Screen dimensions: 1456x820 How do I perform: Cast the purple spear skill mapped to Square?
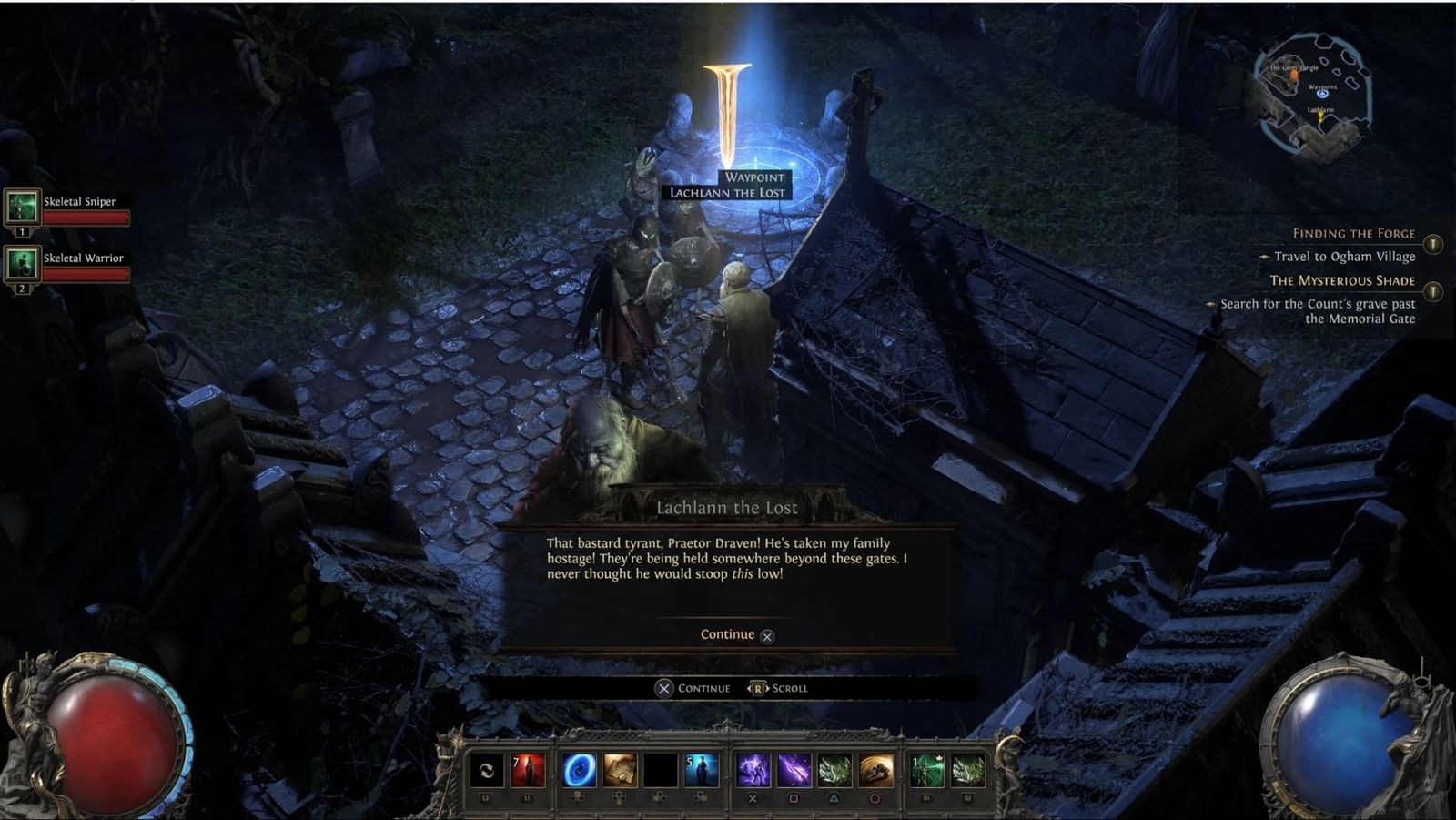coord(795,772)
